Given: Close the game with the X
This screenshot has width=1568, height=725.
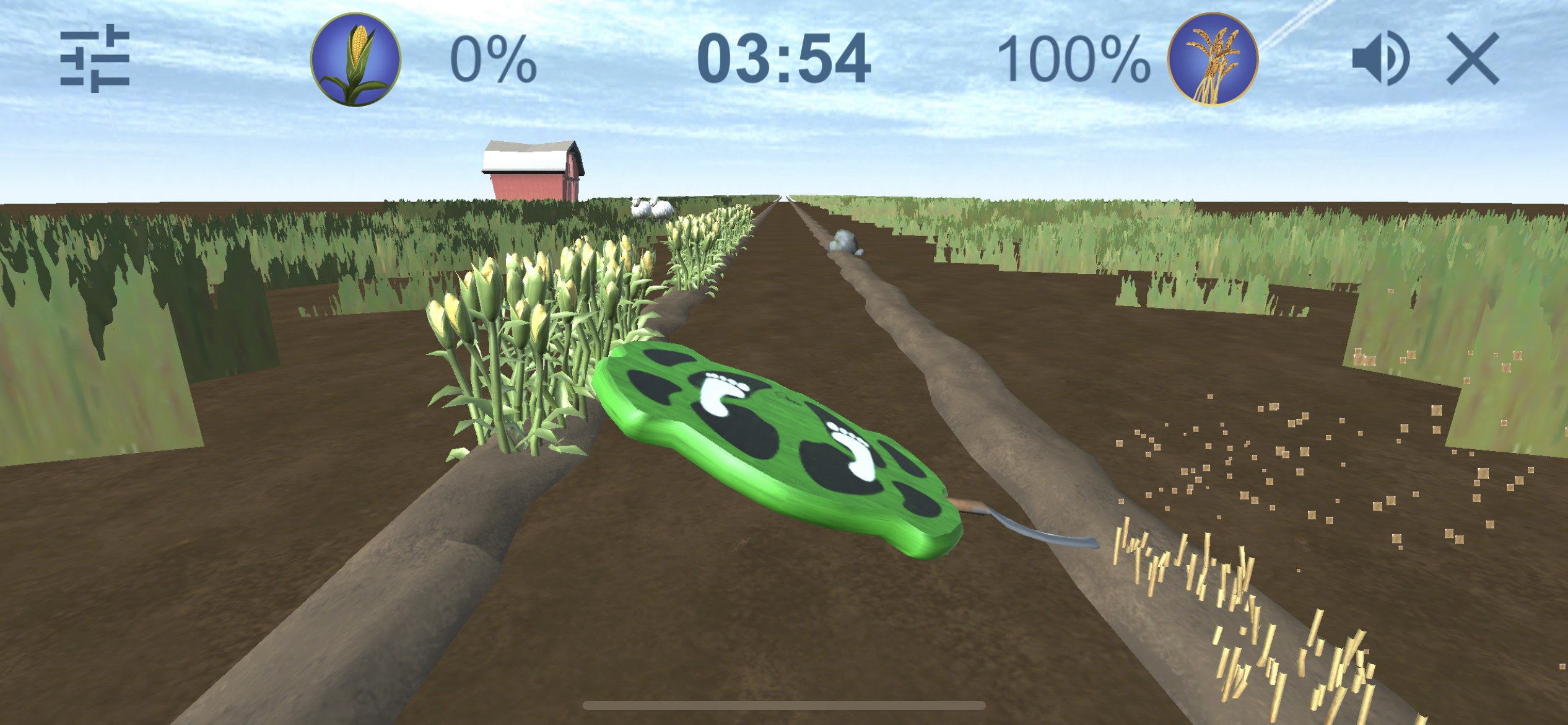Looking at the screenshot, I should point(1473,59).
